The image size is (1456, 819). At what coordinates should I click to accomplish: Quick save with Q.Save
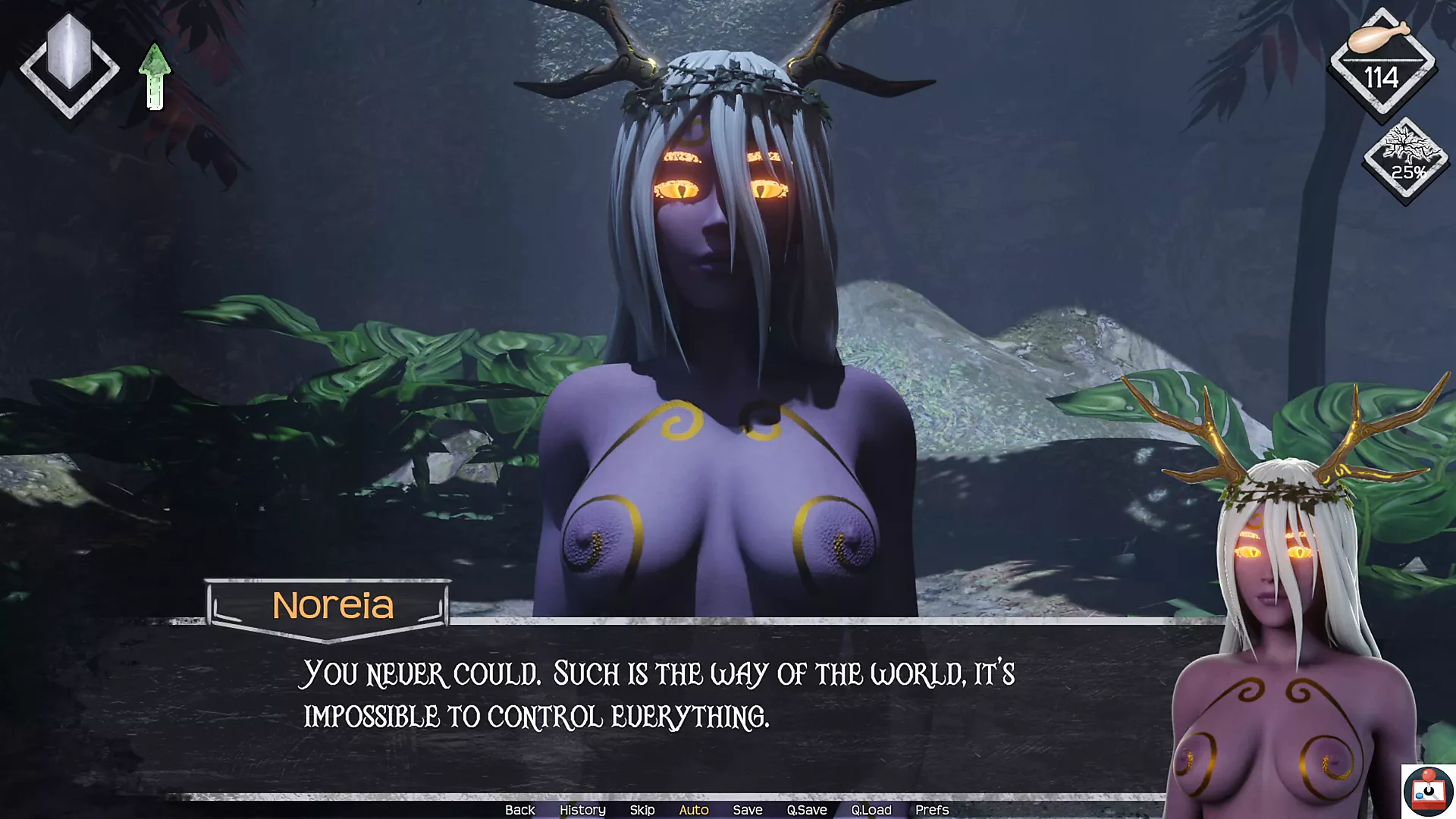point(806,810)
